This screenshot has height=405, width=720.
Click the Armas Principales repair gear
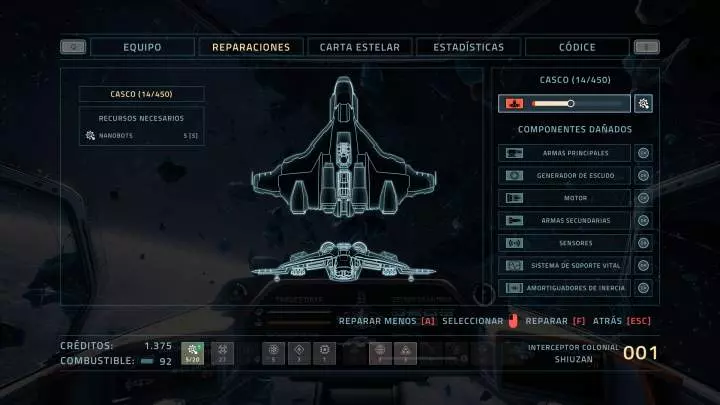pyautogui.click(x=644, y=153)
